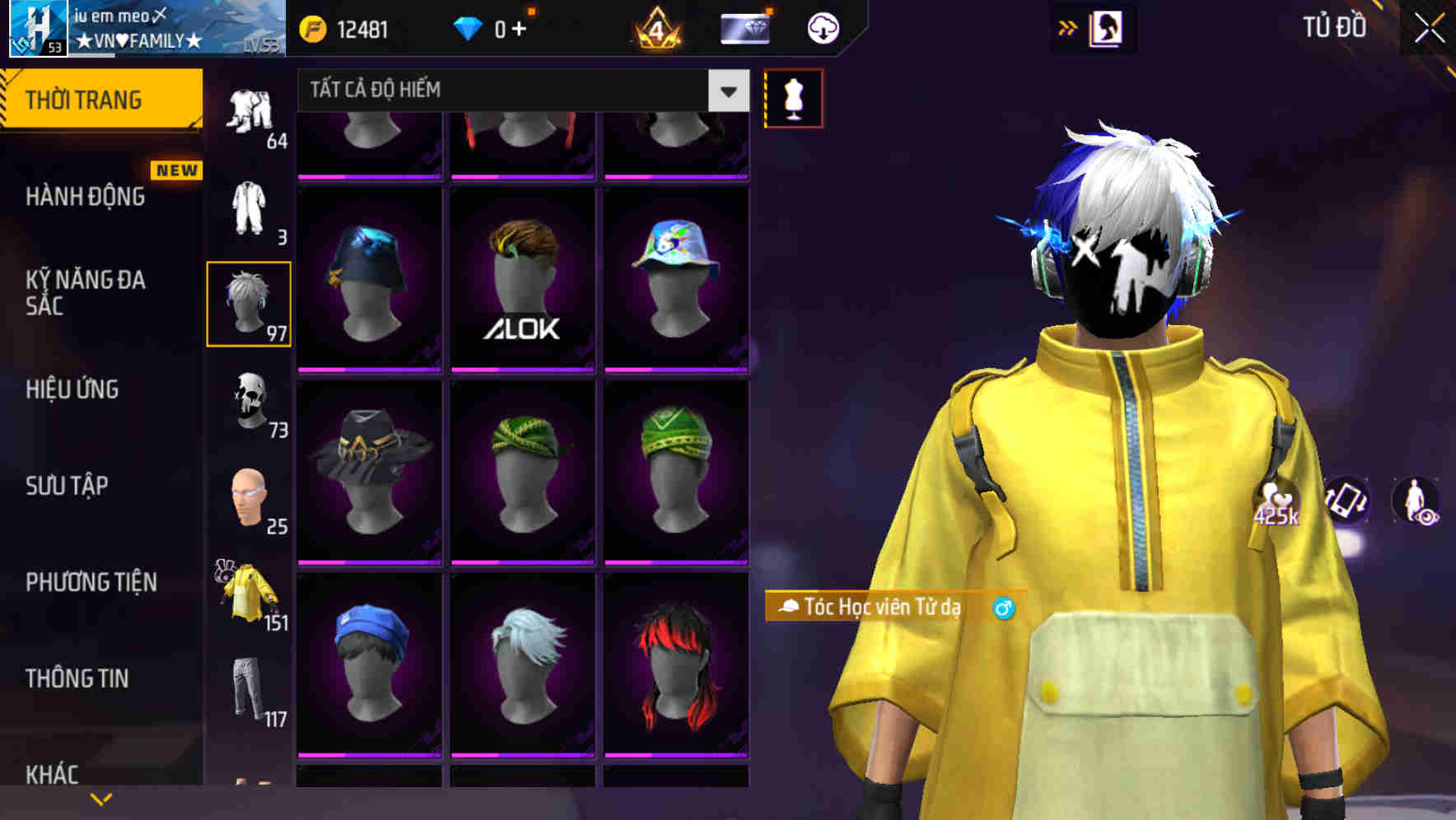The image size is (1456, 820).
Task: Select the hair category showing 97 items
Action: click(250, 303)
